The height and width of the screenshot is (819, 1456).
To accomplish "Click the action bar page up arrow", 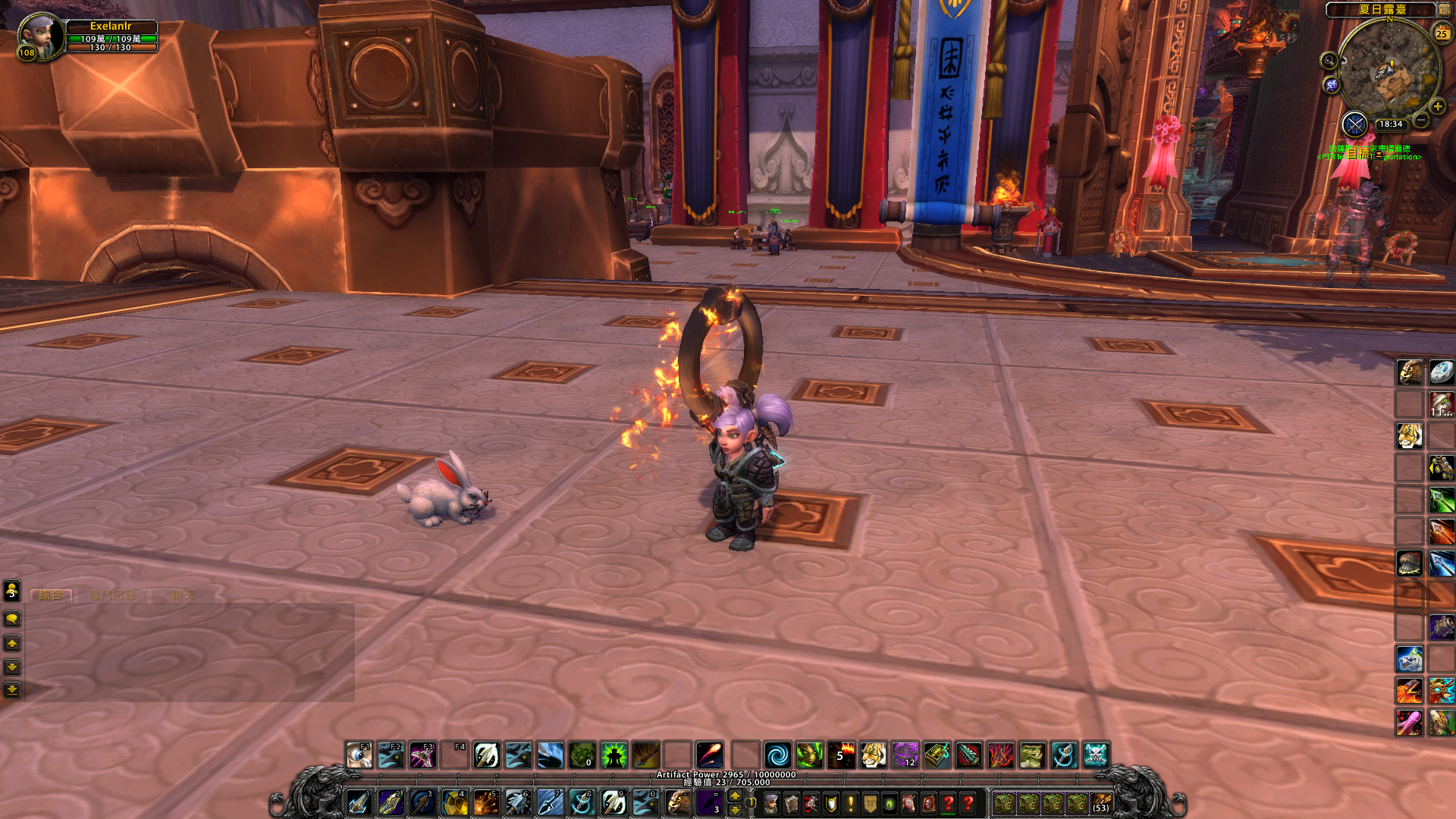I will 734,795.
